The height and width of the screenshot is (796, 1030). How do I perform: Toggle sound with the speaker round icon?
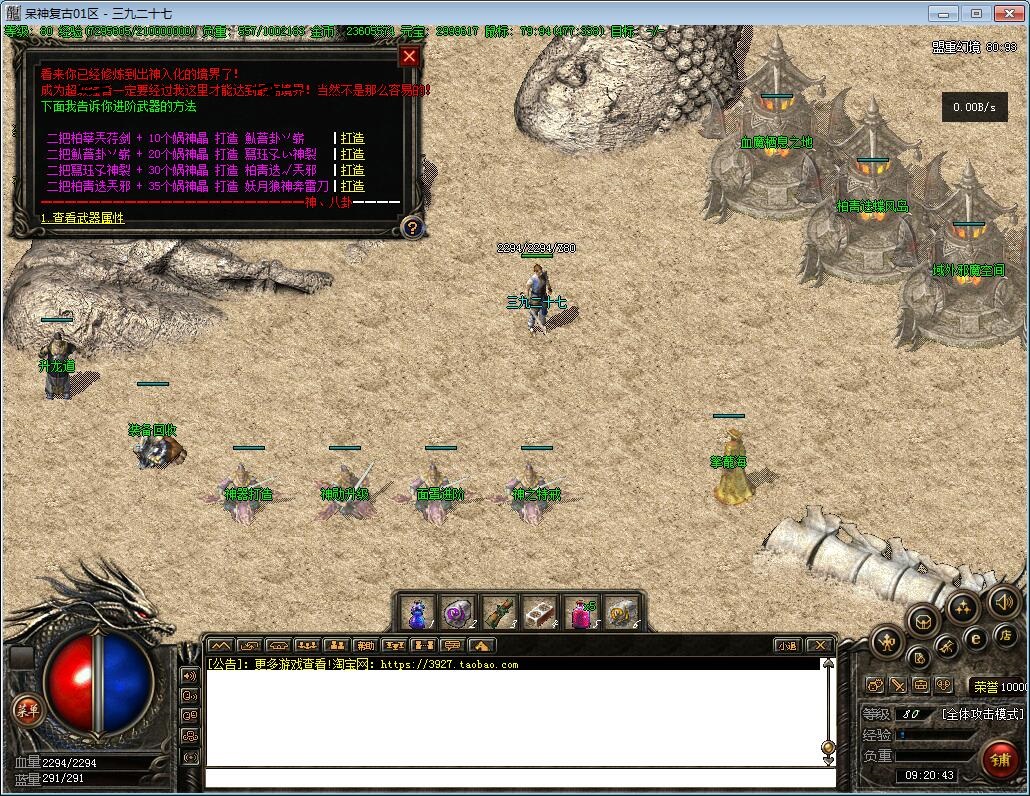[x=1003, y=603]
